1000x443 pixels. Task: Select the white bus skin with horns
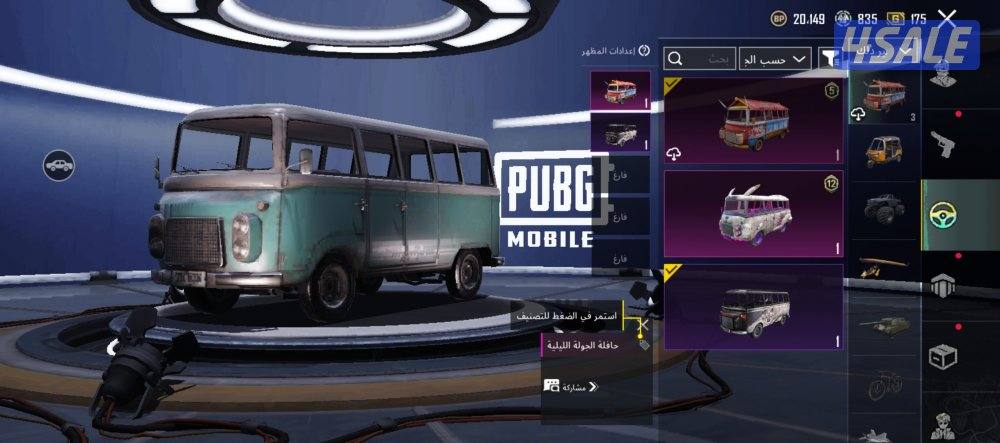[754, 213]
